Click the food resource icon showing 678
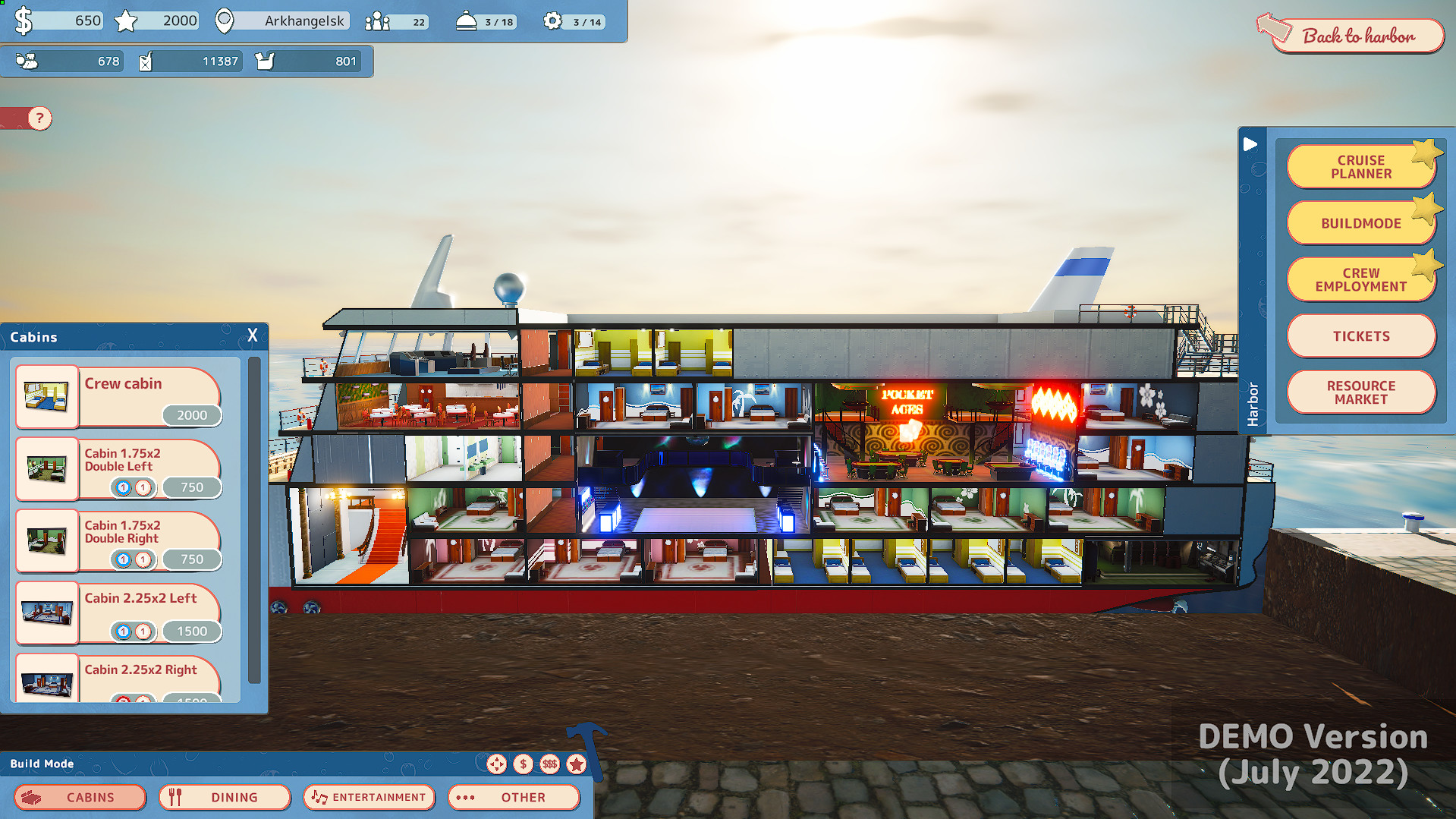 [x=27, y=61]
